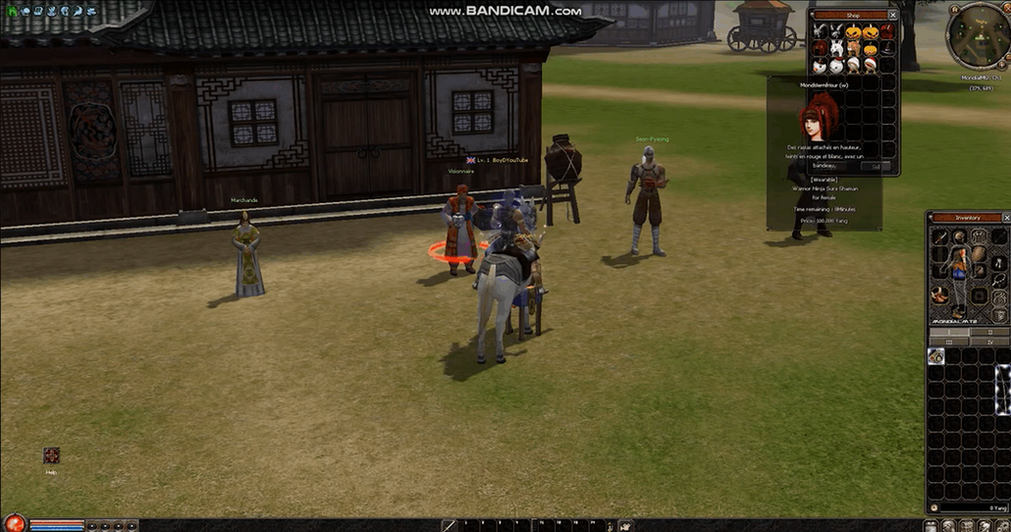The height and width of the screenshot is (532, 1011).
Task: Switch to inventory page II
Action: coord(990,331)
